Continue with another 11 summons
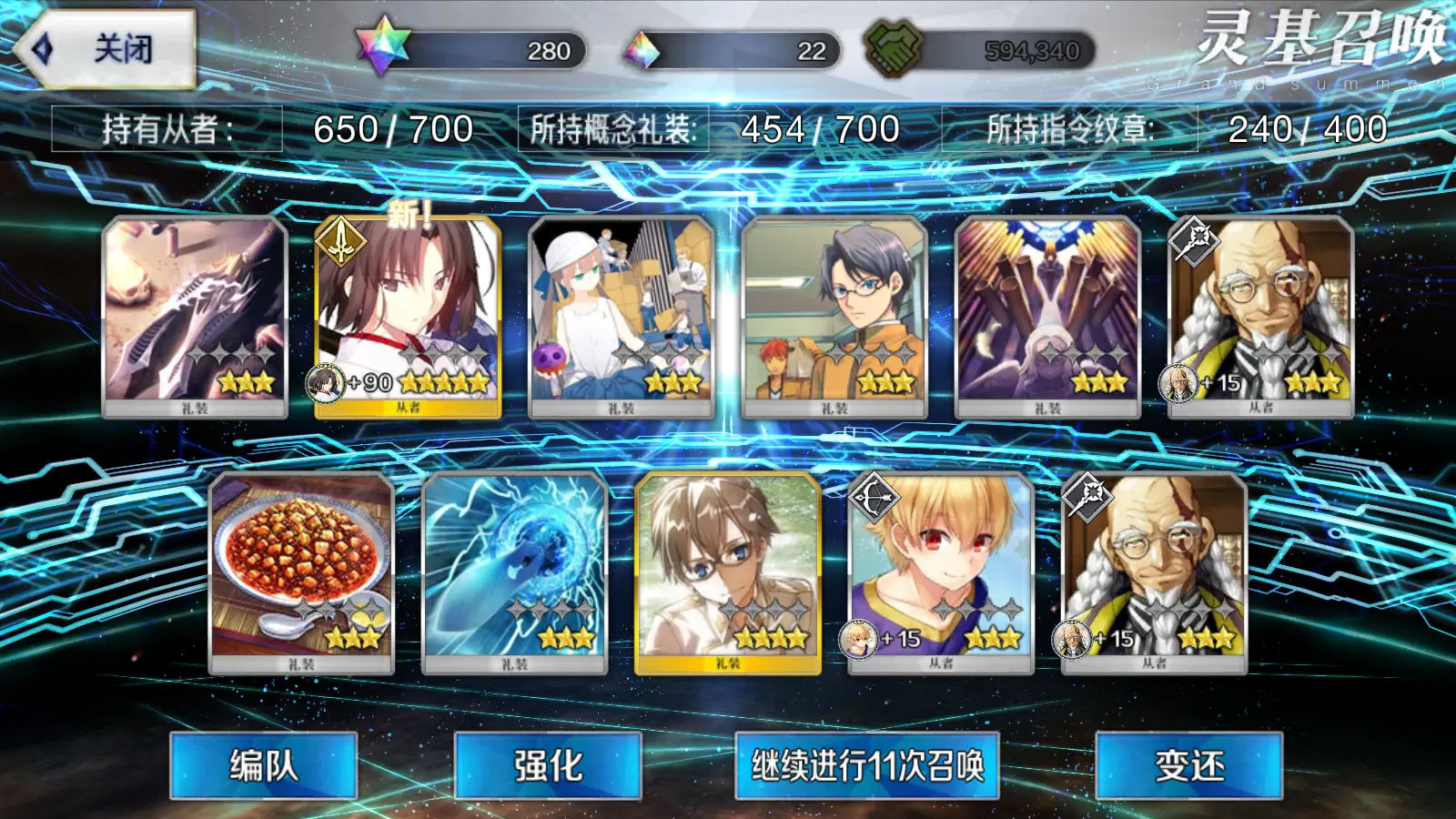1456x819 pixels. point(866,765)
